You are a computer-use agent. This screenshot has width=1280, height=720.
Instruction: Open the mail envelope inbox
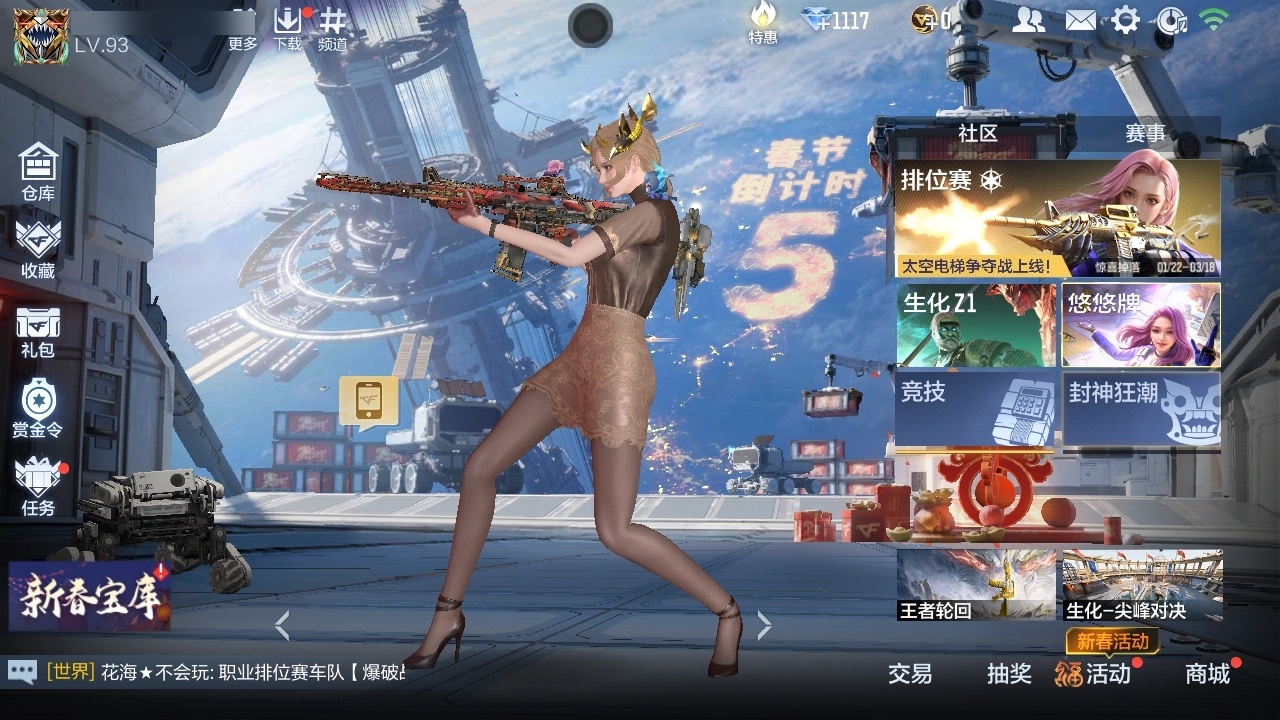(1080, 20)
